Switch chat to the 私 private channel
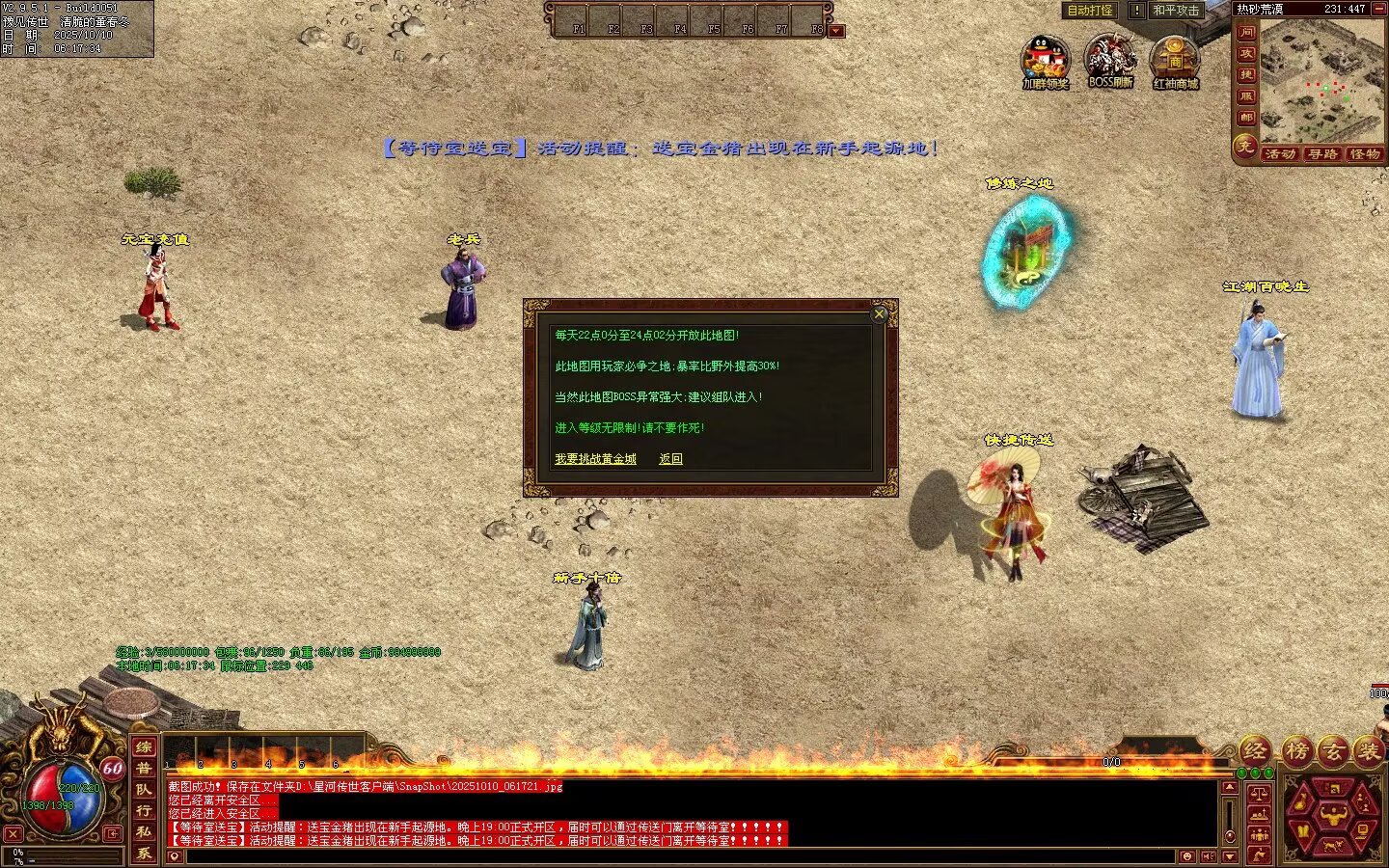Screen dimensions: 1389x868 click(144, 831)
